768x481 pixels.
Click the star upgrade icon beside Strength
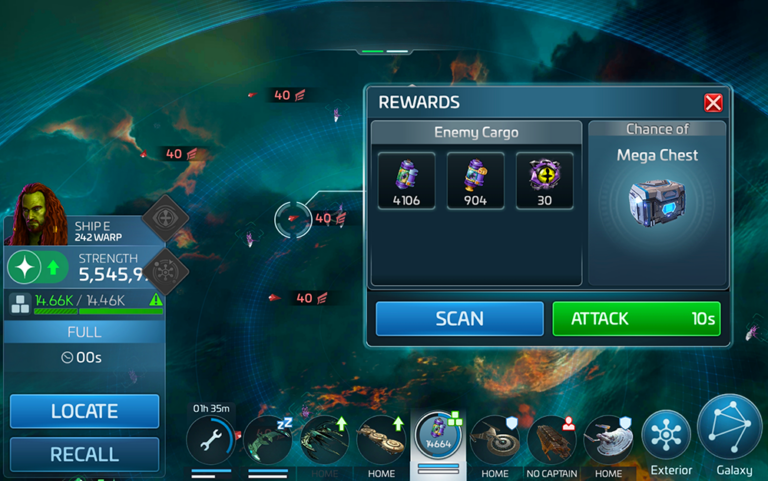coord(25,267)
